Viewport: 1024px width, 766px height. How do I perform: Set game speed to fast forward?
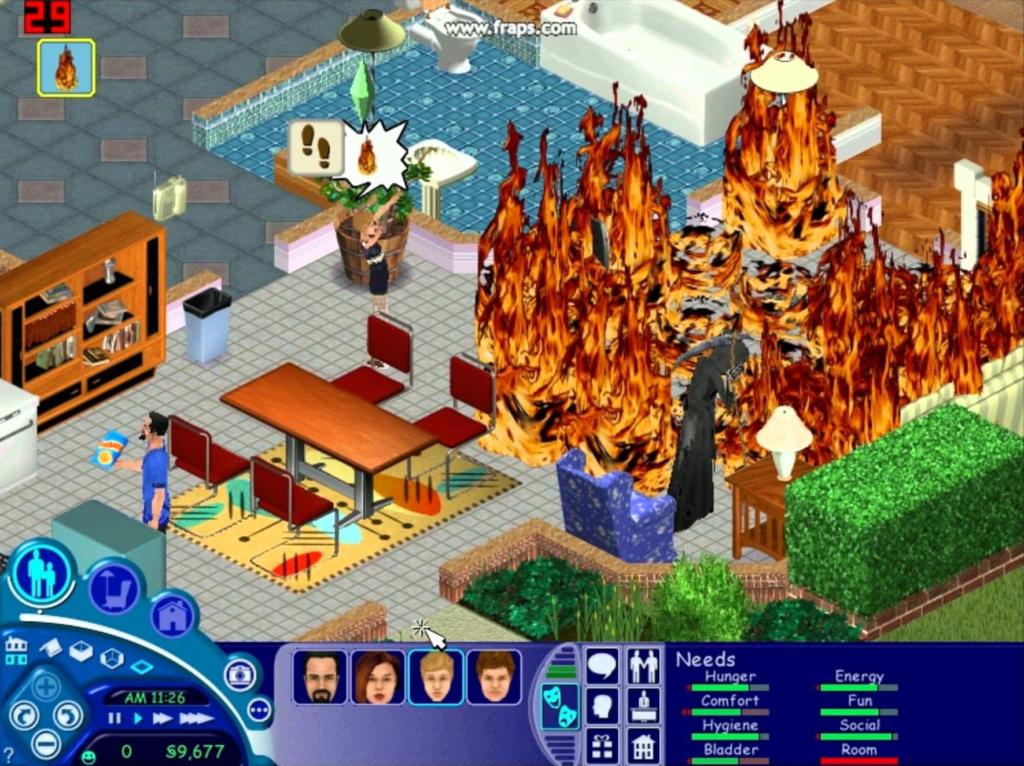tap(160, 718)
